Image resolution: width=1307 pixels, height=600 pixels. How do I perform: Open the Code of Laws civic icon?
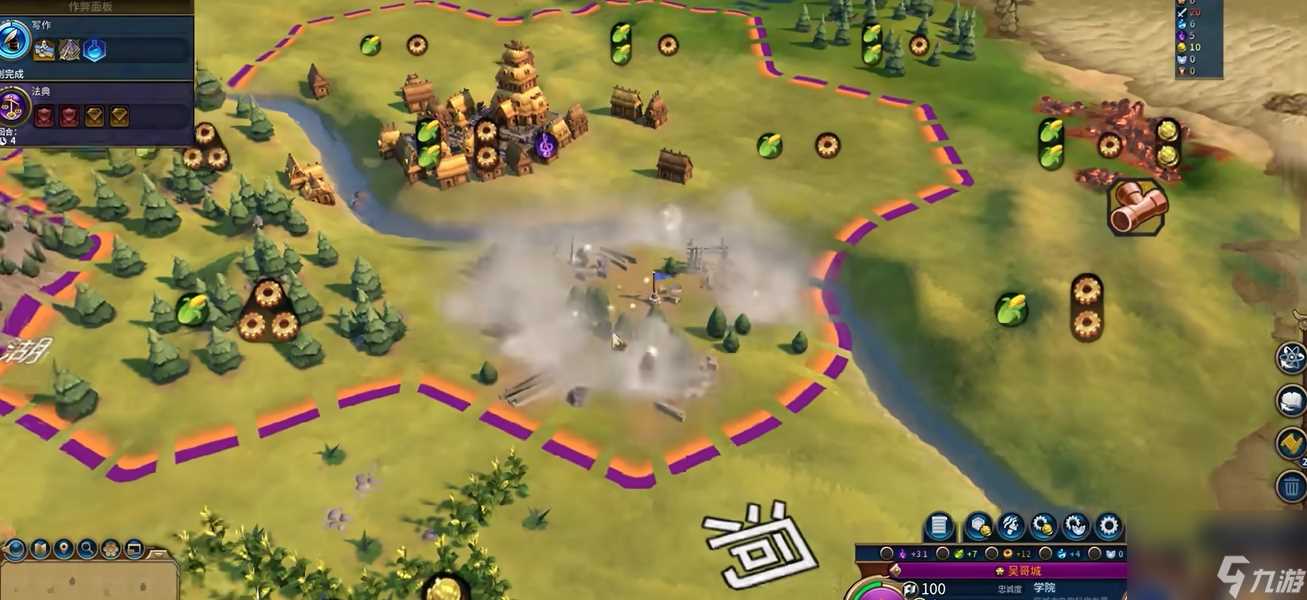coord(15,105)
